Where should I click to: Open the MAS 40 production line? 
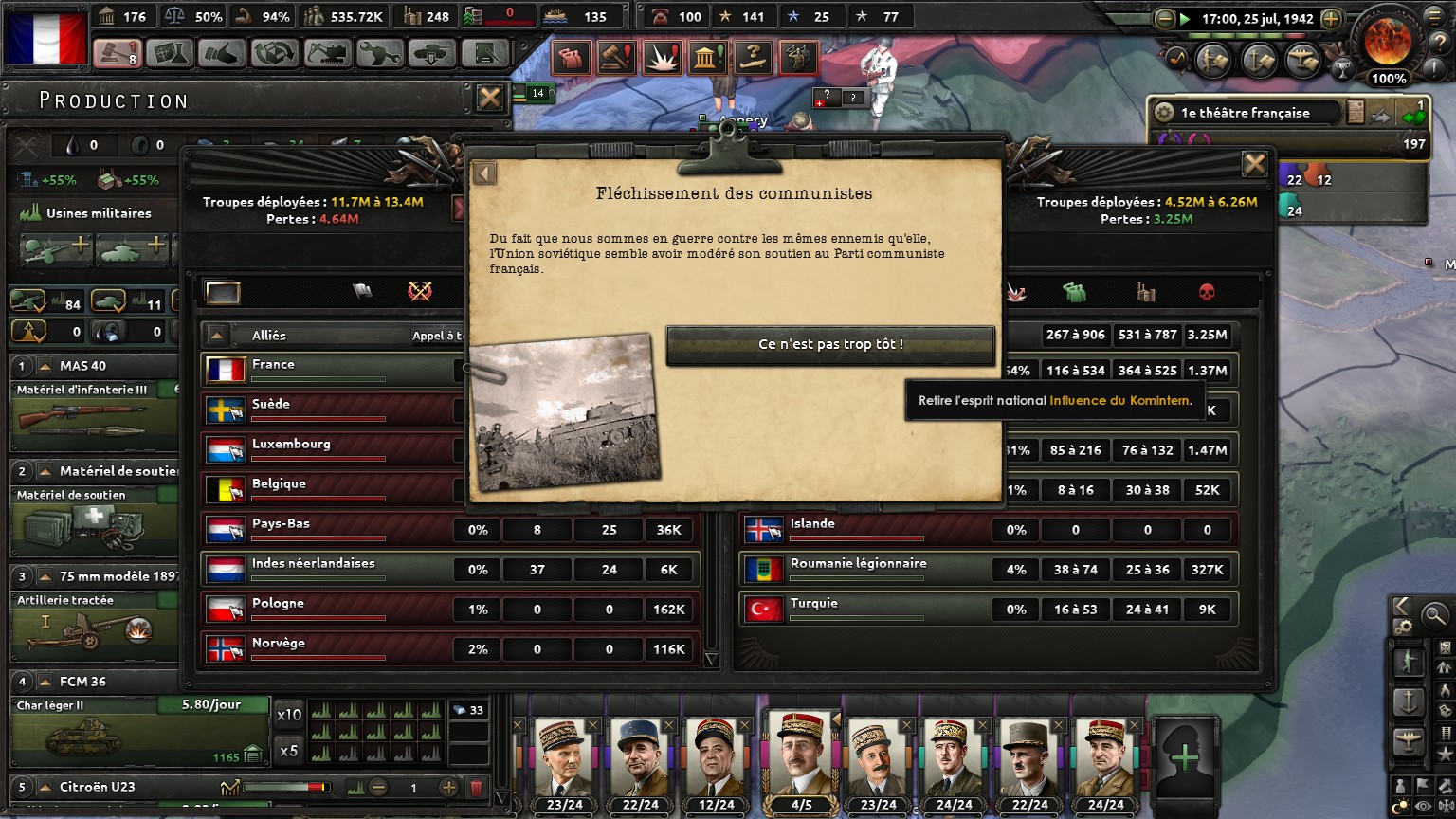93,408
